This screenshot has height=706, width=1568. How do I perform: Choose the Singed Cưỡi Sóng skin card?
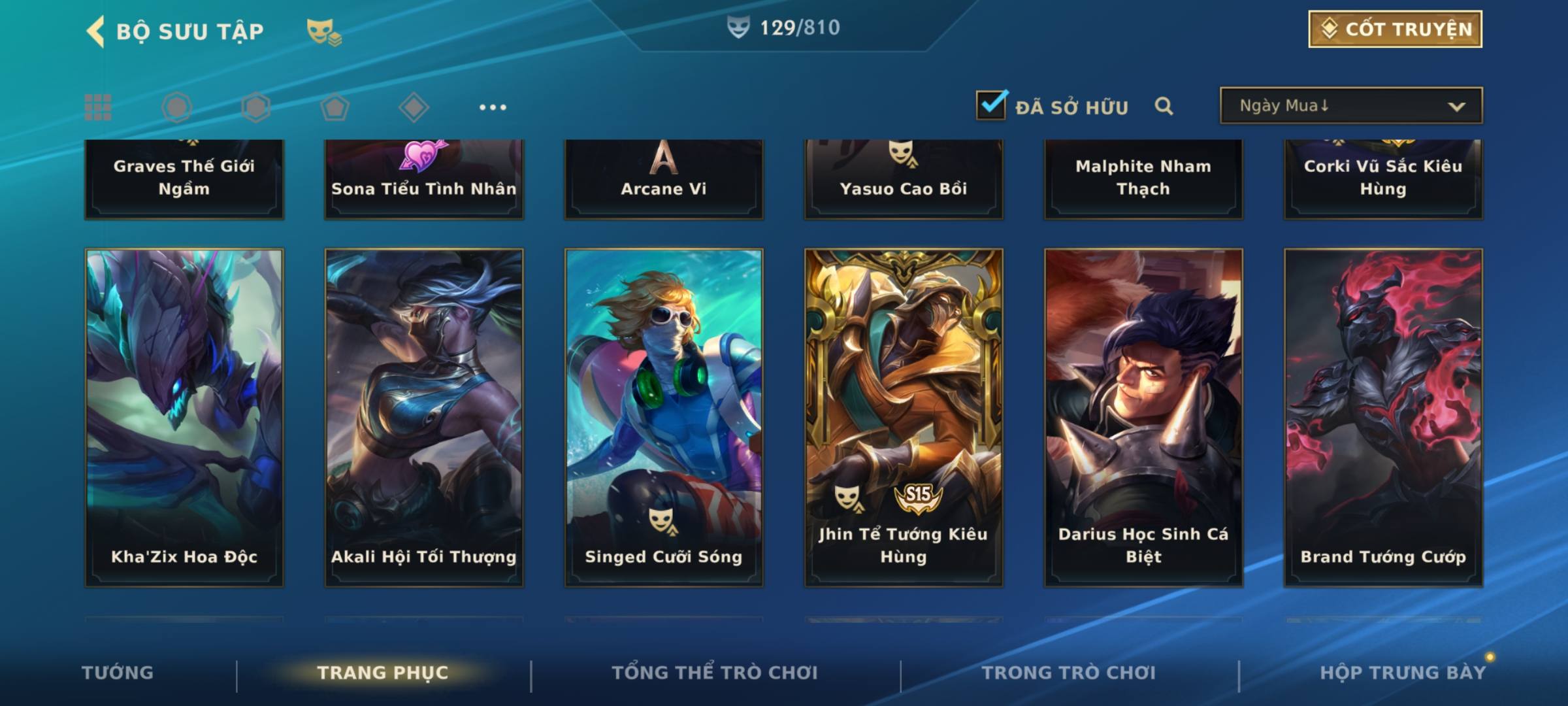664,417
